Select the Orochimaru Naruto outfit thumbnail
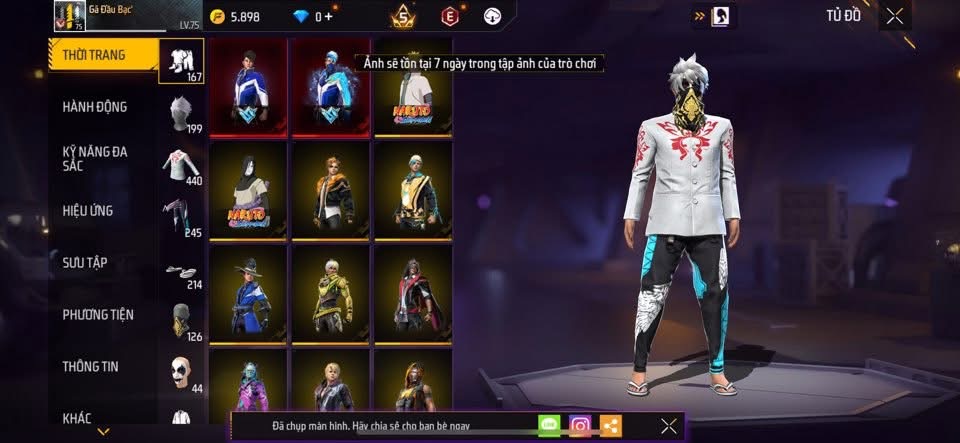This screenshot has width=960, height=443. click(x=247, y=190)
